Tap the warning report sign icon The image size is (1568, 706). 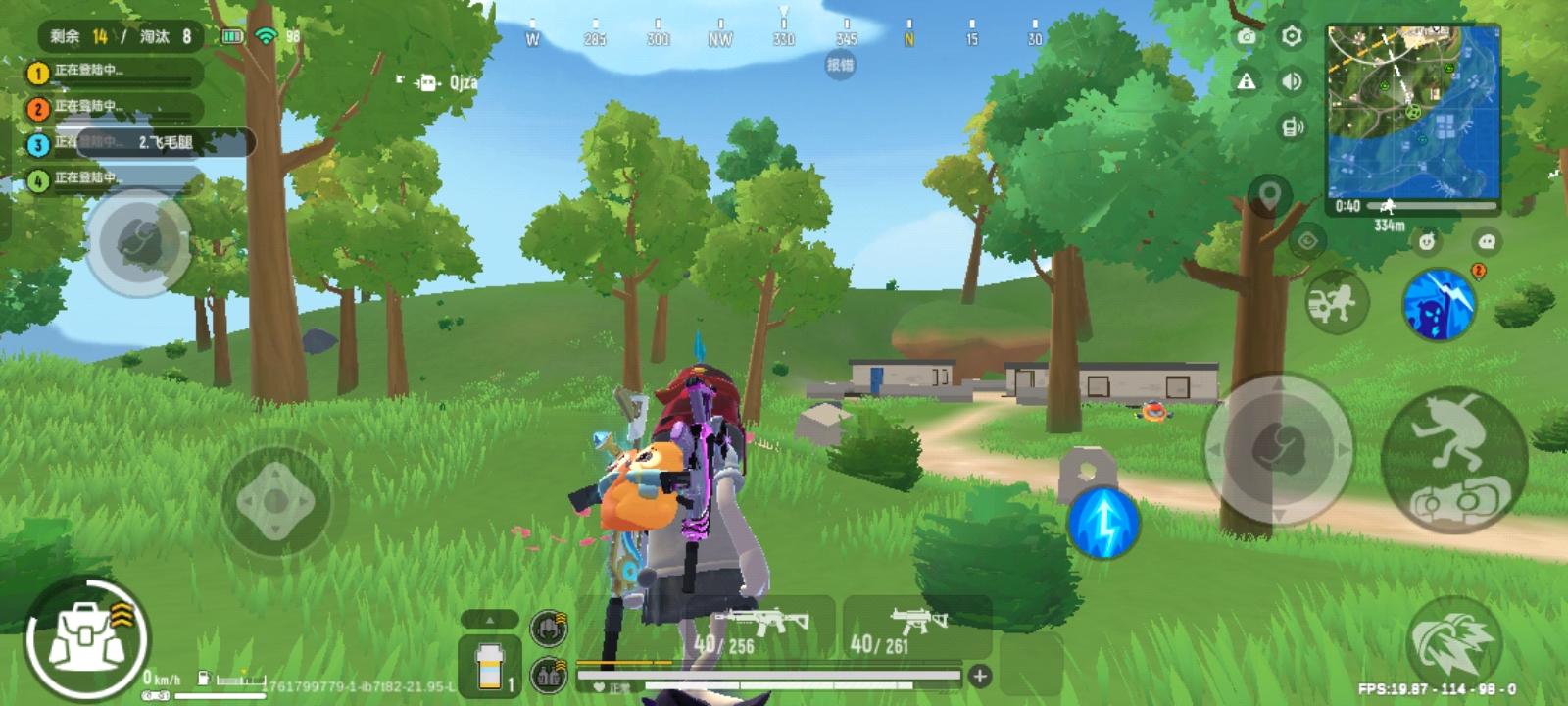(1247, 83)
